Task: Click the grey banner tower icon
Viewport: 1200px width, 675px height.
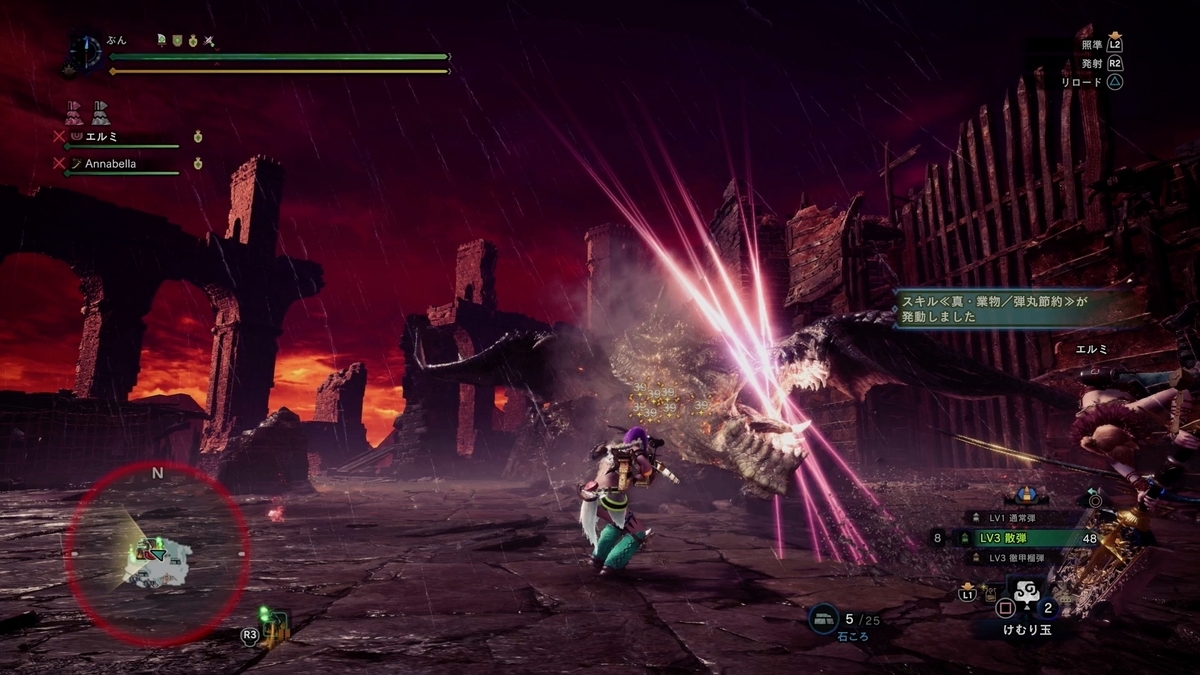Action: pos(101,111)
